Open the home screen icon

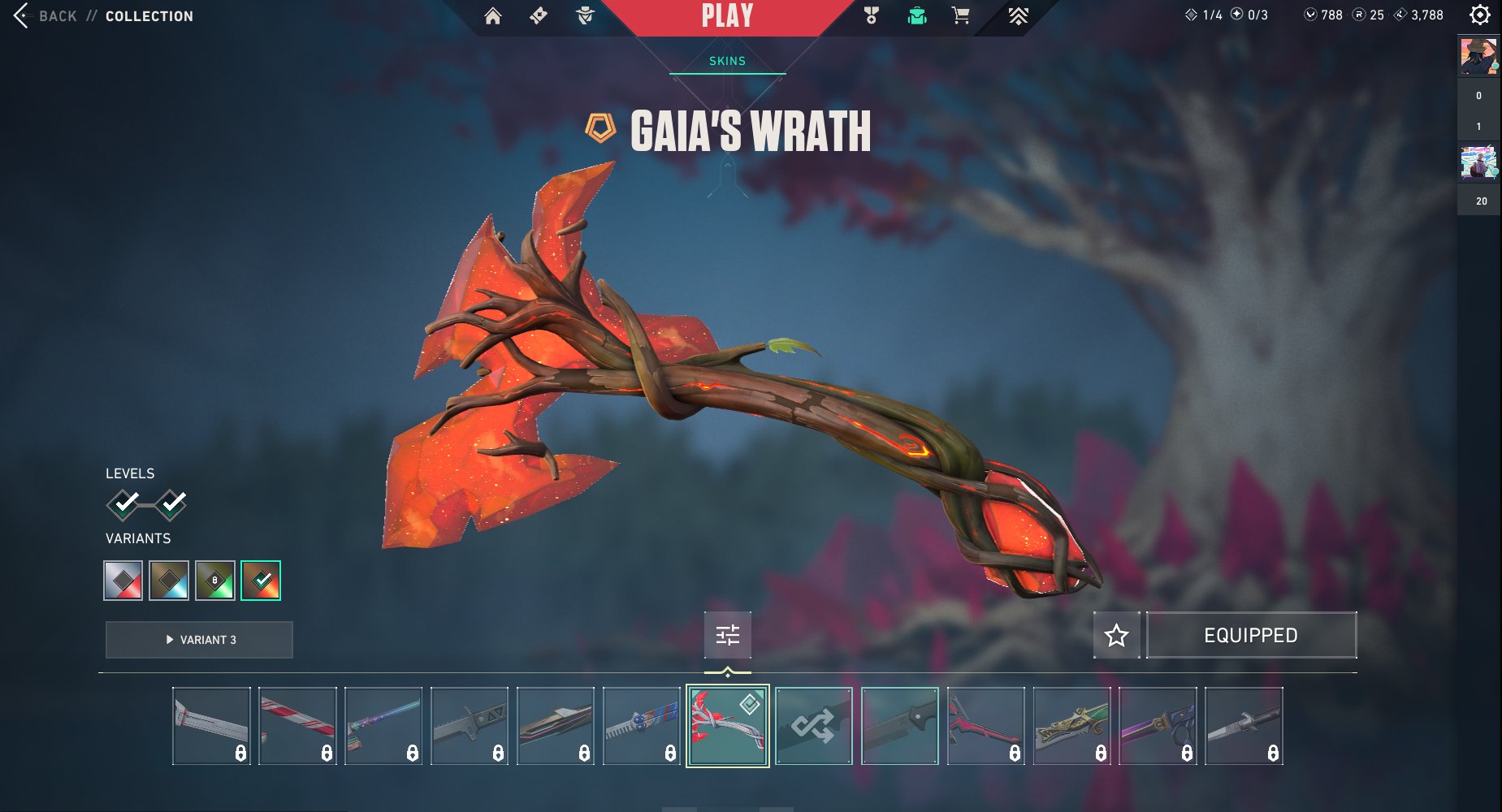(492, 16)
